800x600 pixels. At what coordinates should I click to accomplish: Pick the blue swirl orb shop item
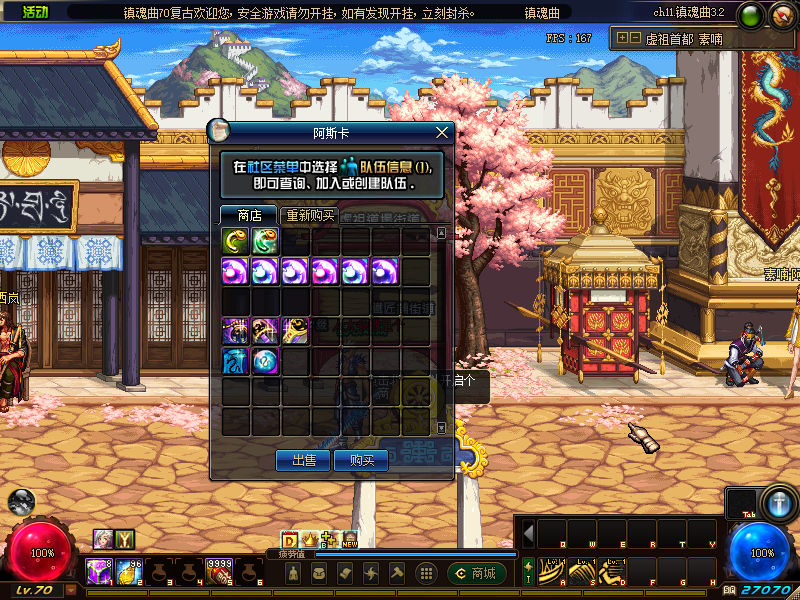(265, 361)
